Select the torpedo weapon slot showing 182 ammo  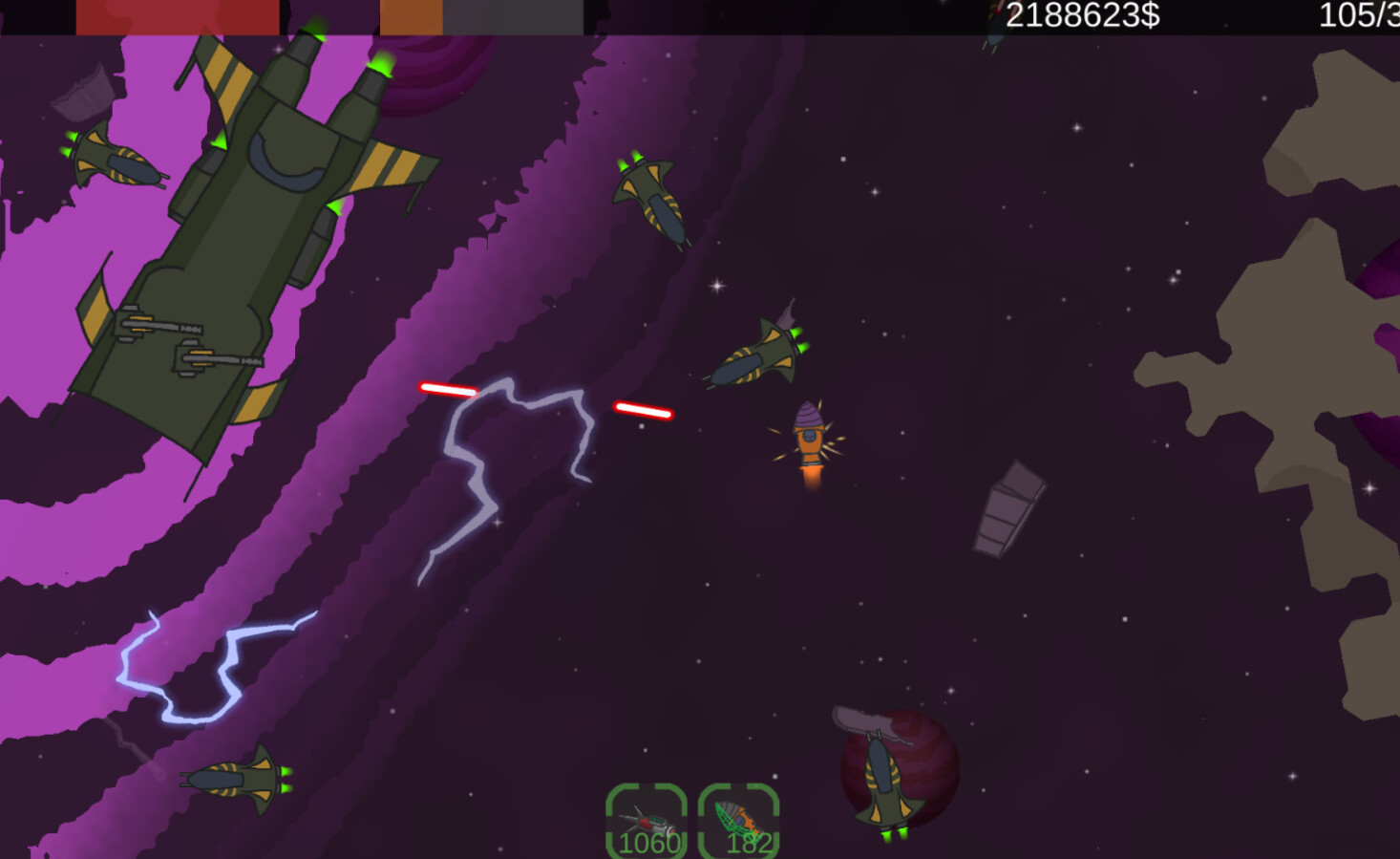[740, 820]
